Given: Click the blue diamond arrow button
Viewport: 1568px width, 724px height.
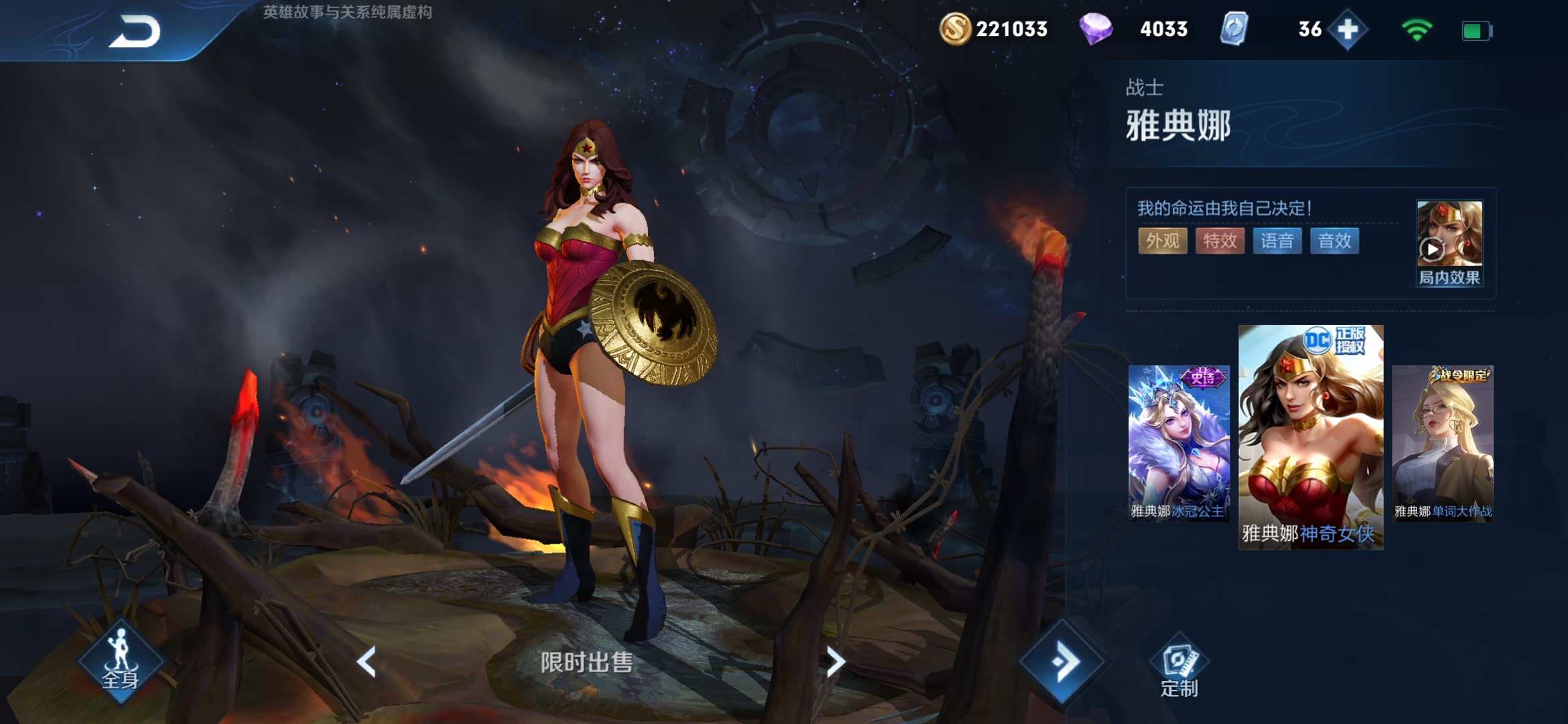Looking at the screenshot, I should tap(1063, 662).
